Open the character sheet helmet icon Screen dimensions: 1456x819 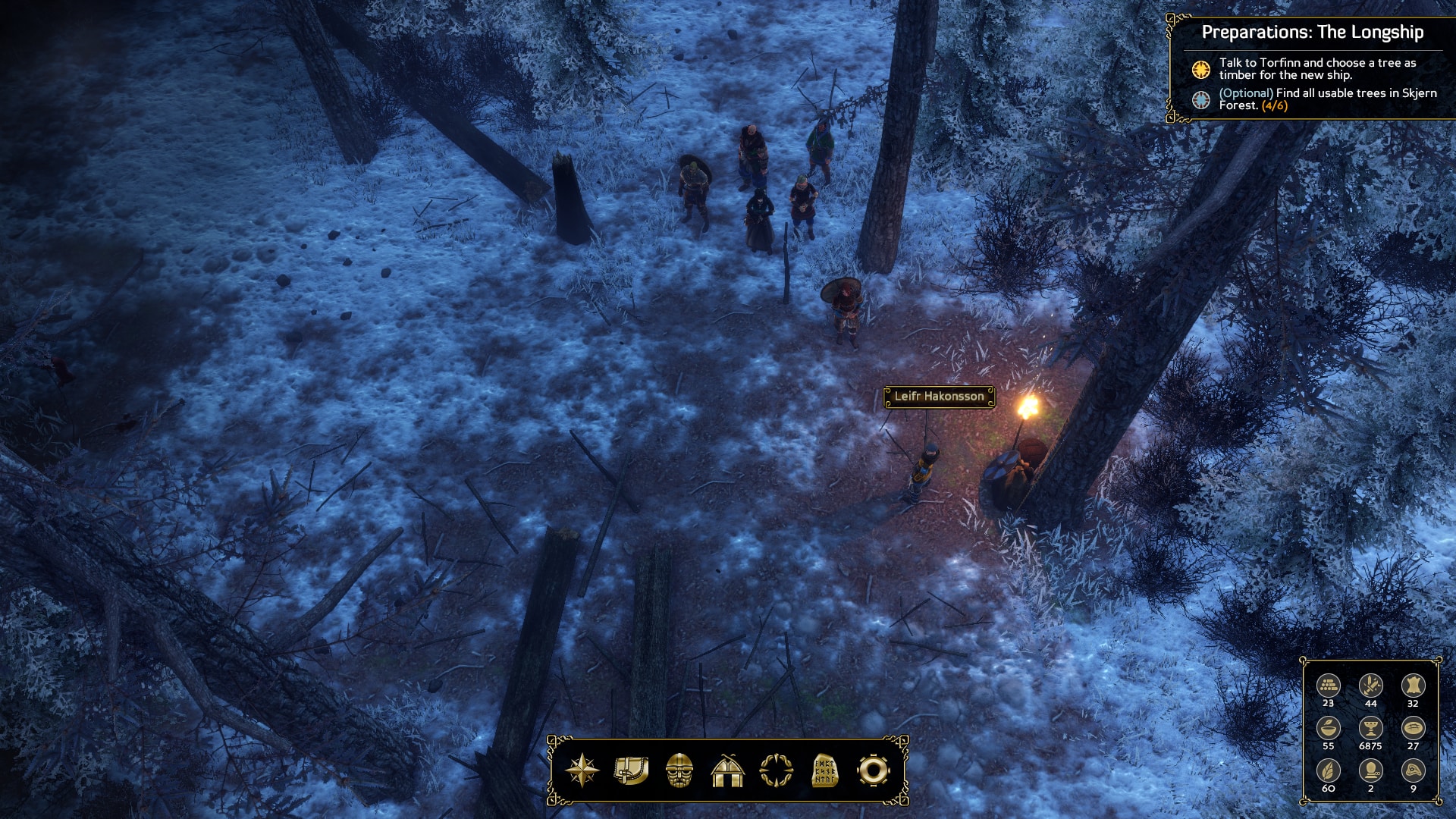click(x=679, y=770)
